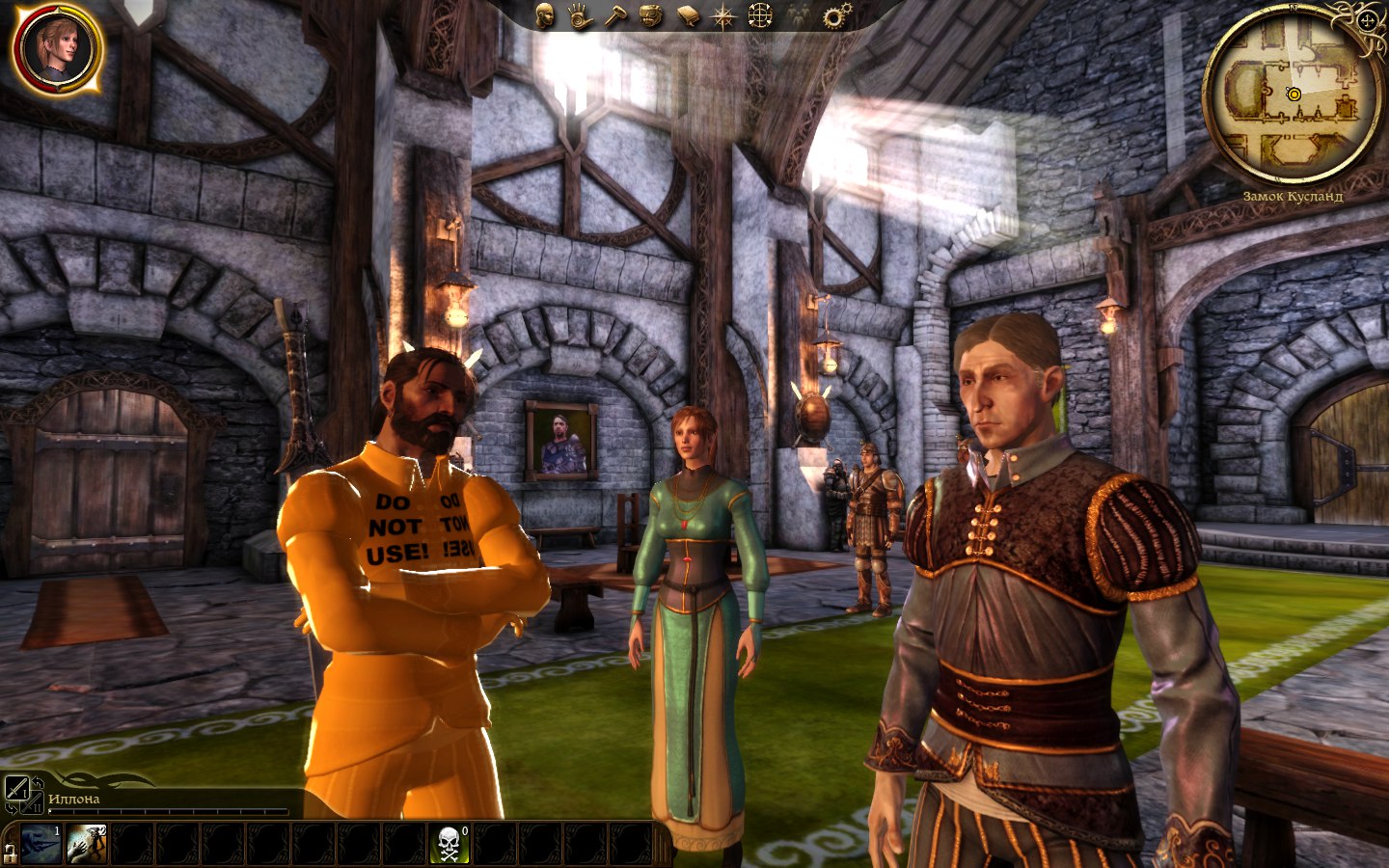This screenshot has height=868, width=1389.
Task: Open the gears game menu
Action: [836, 15]
